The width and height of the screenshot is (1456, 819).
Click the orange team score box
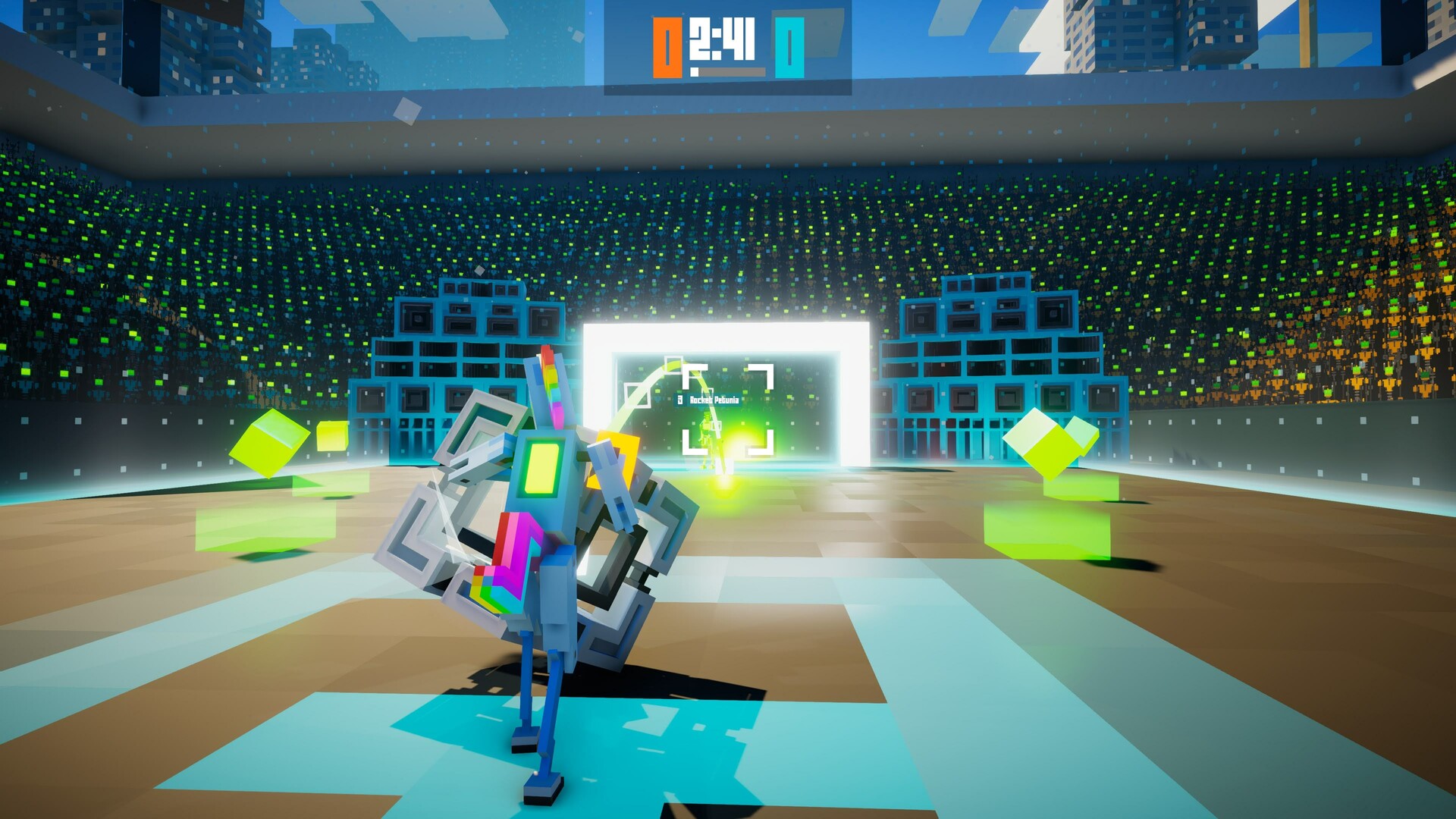click(x=667, y=47)
